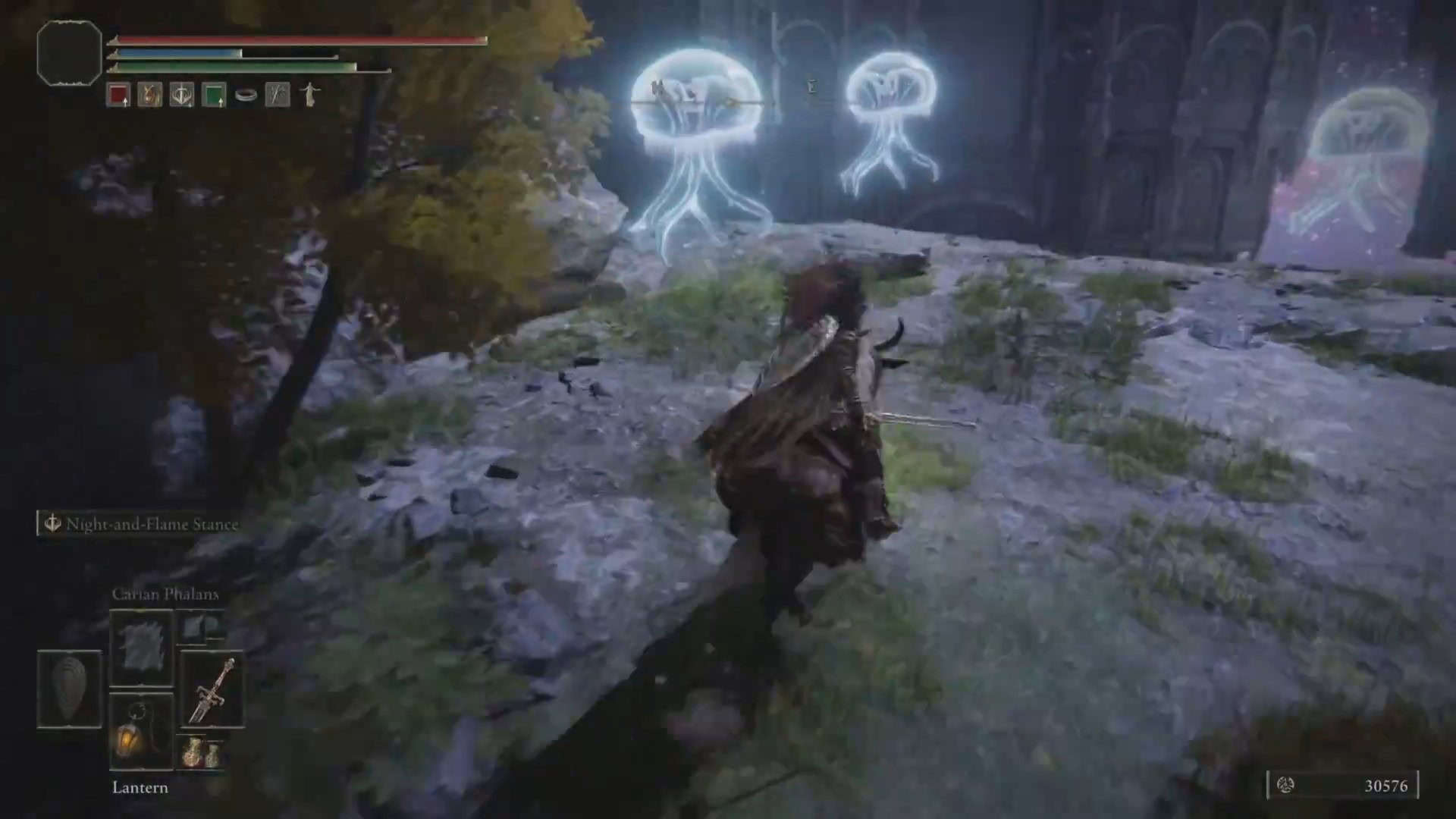
Task: Select the Carian Phalanx spell slot
Action: 141,648
